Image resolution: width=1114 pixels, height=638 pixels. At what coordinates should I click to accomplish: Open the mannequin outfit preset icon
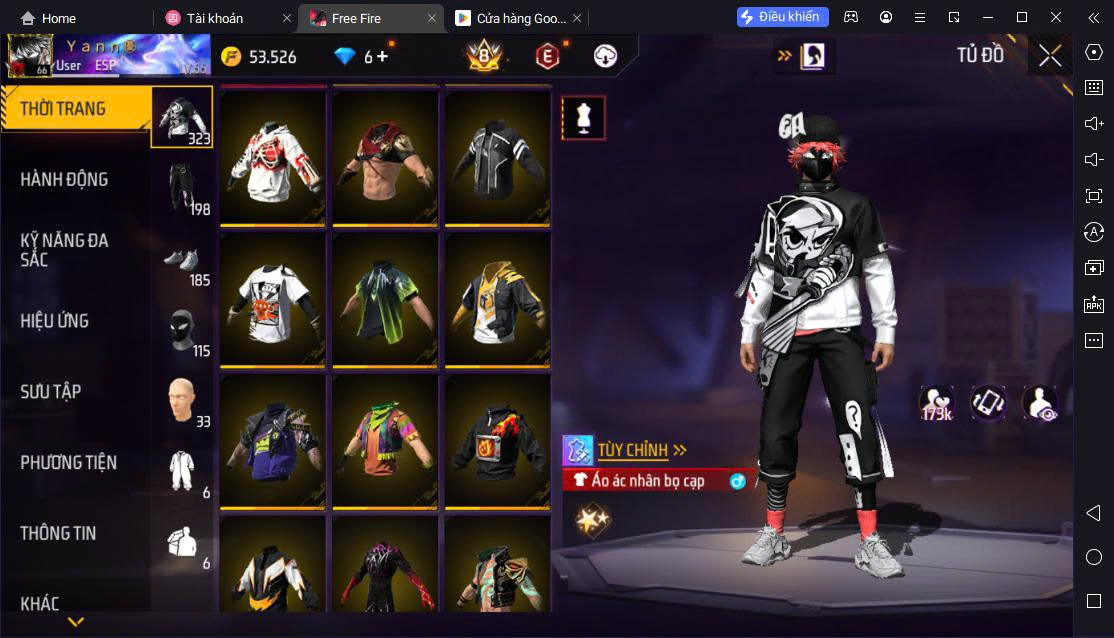[584, 118]
